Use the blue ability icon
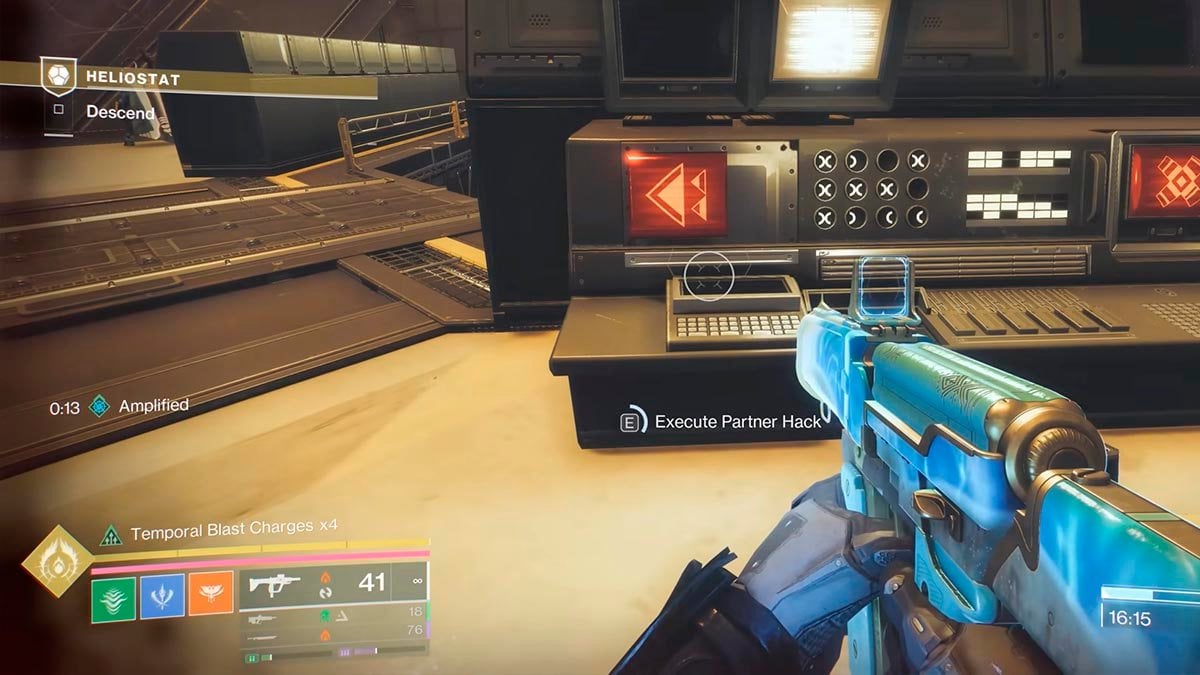Viewport: 1200px width, 675px height. click(162, 595)
